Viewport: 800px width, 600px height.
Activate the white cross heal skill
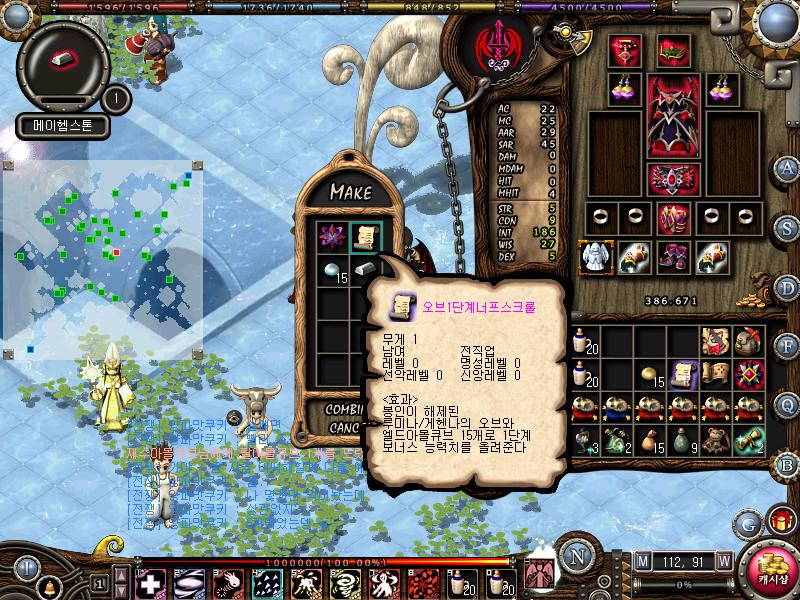pos(150,582)
